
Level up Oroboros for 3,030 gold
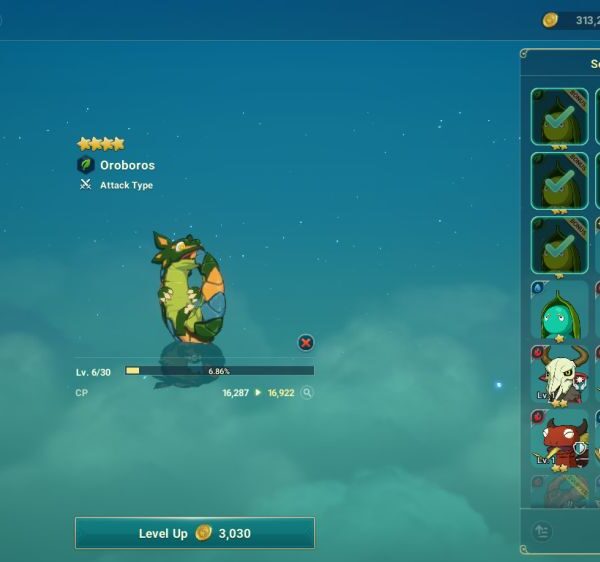tap(195, 533)
